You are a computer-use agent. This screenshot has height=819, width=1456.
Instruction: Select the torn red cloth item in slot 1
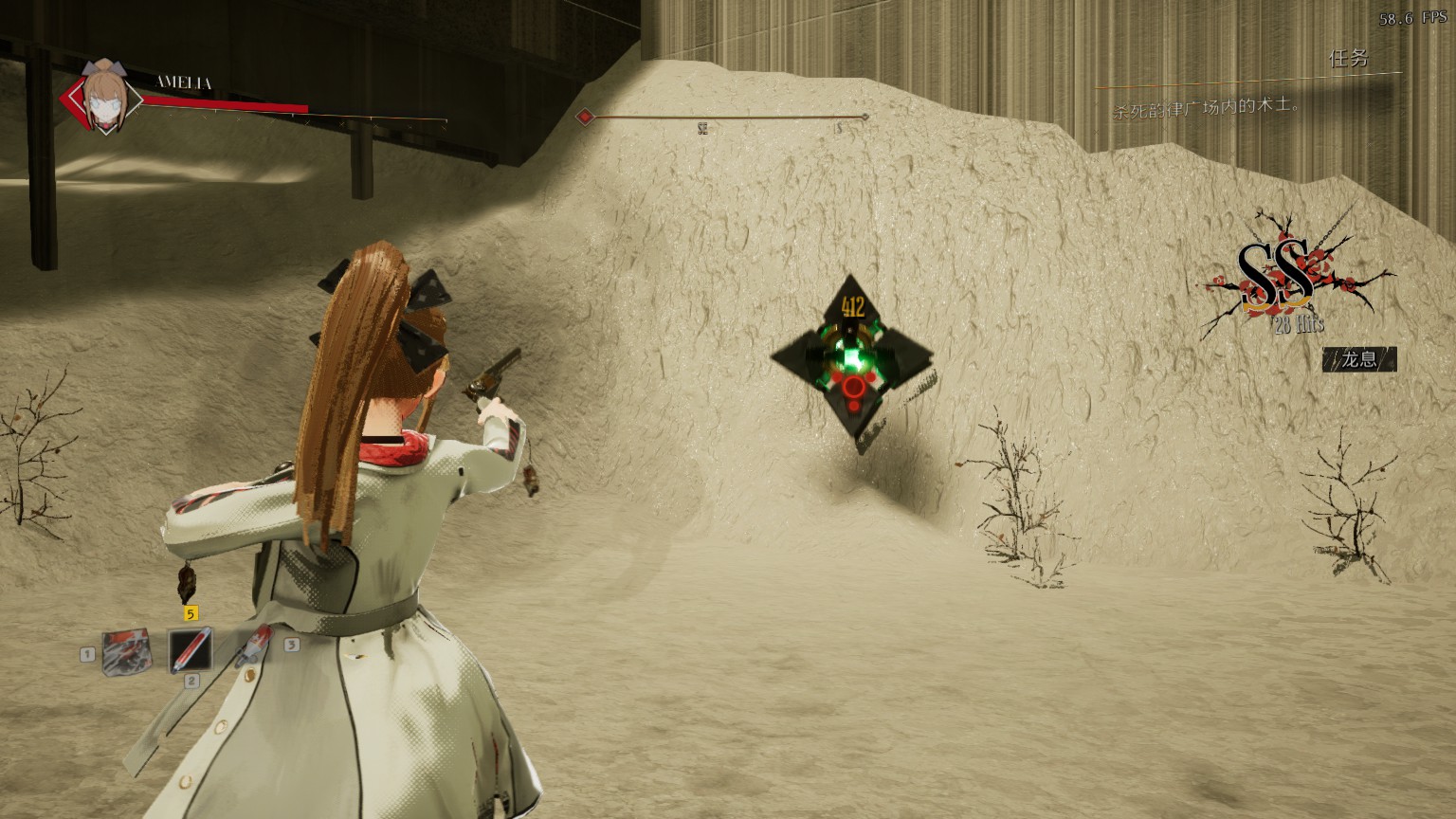pos(126,650)
